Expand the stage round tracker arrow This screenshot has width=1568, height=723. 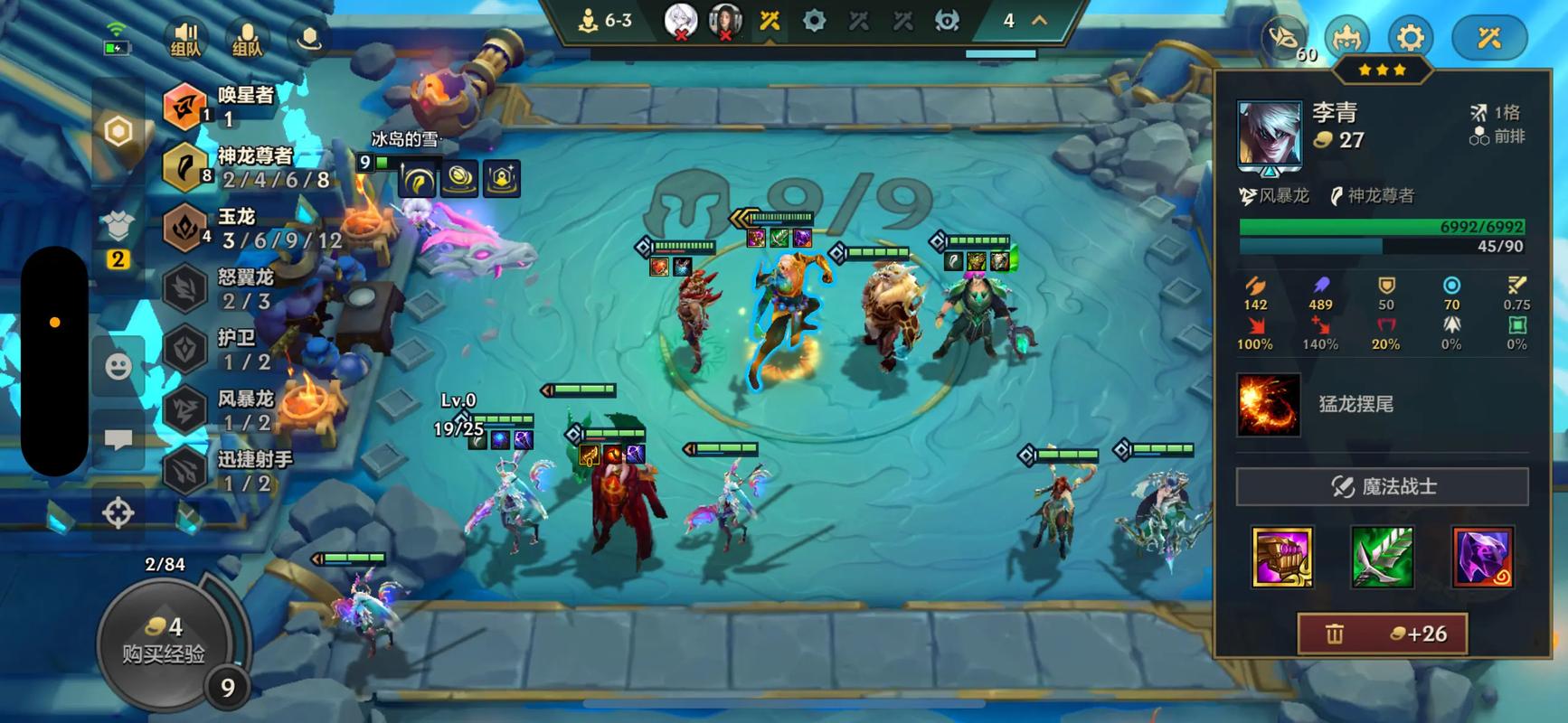(1040, 20)
